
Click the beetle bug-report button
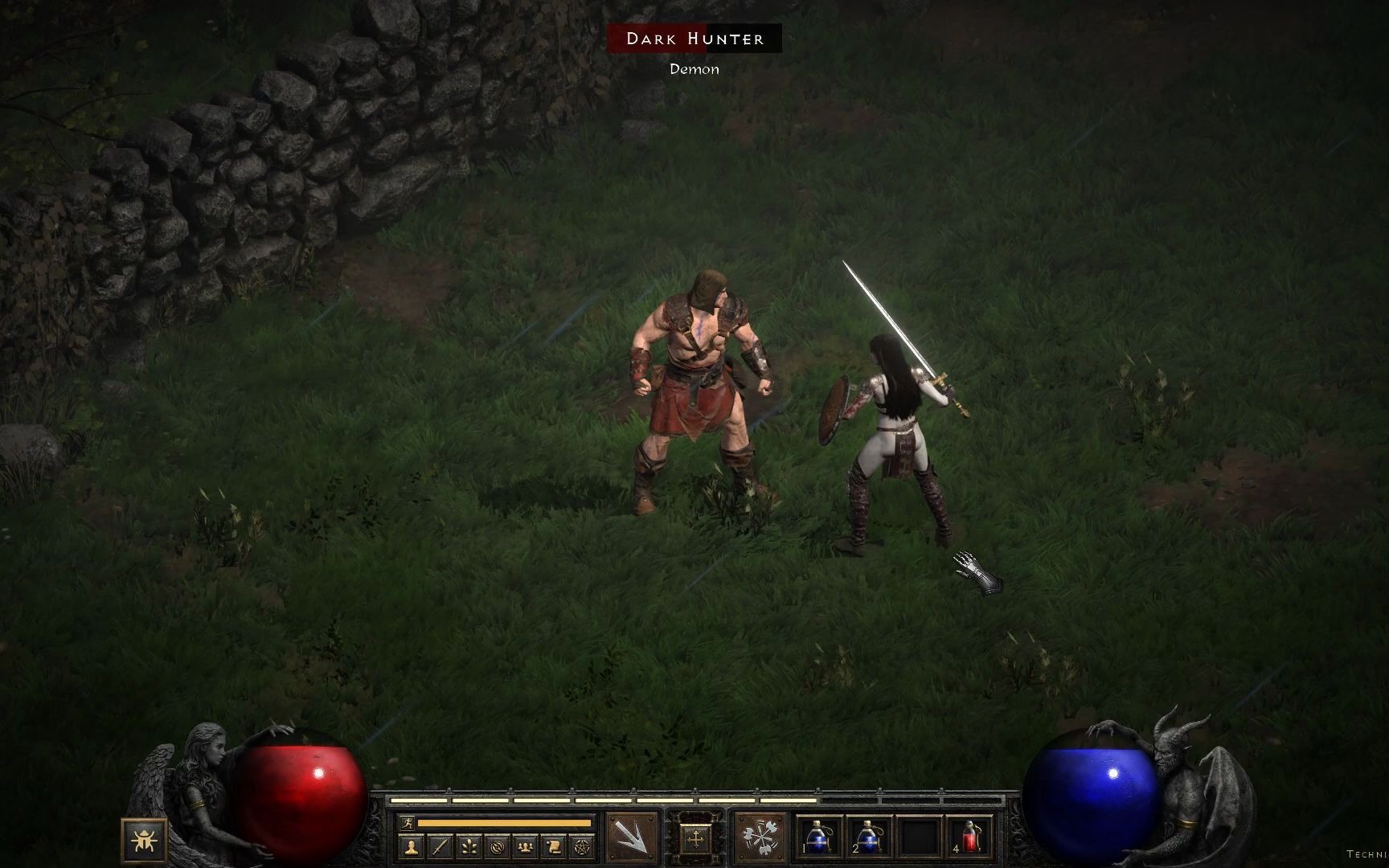[x=145, y=841]
